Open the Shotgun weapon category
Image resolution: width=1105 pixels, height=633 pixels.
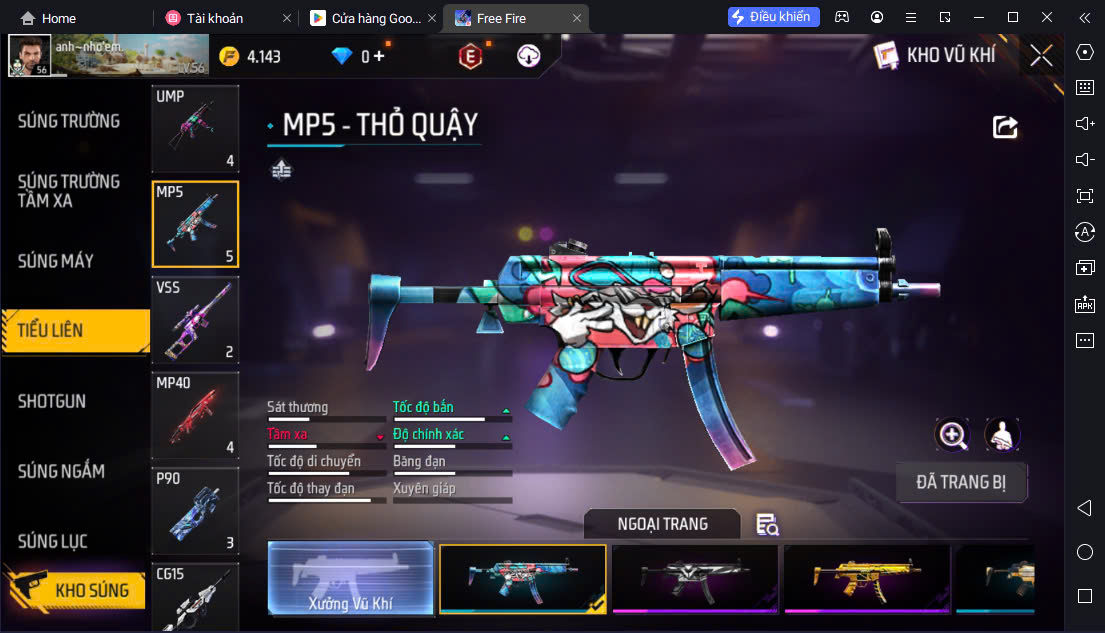[x=52, y=401]
